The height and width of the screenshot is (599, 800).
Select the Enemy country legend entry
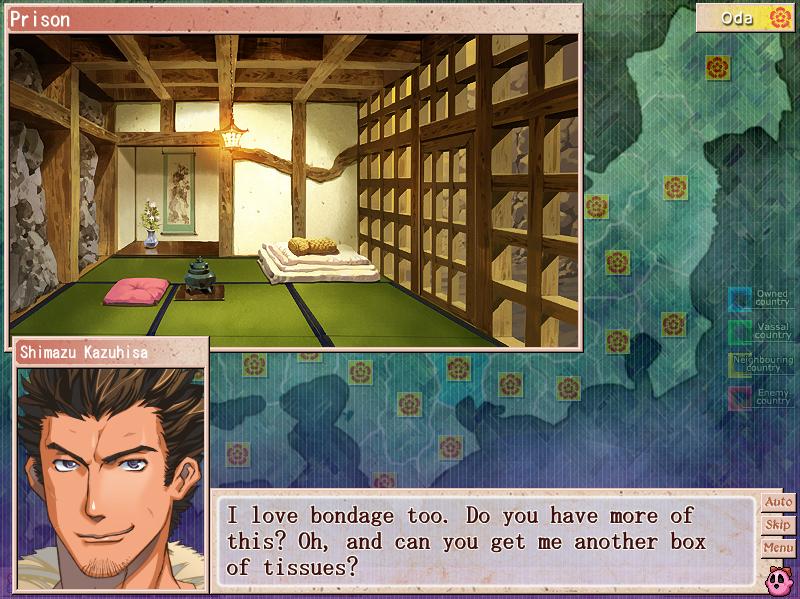pos(760,398)
